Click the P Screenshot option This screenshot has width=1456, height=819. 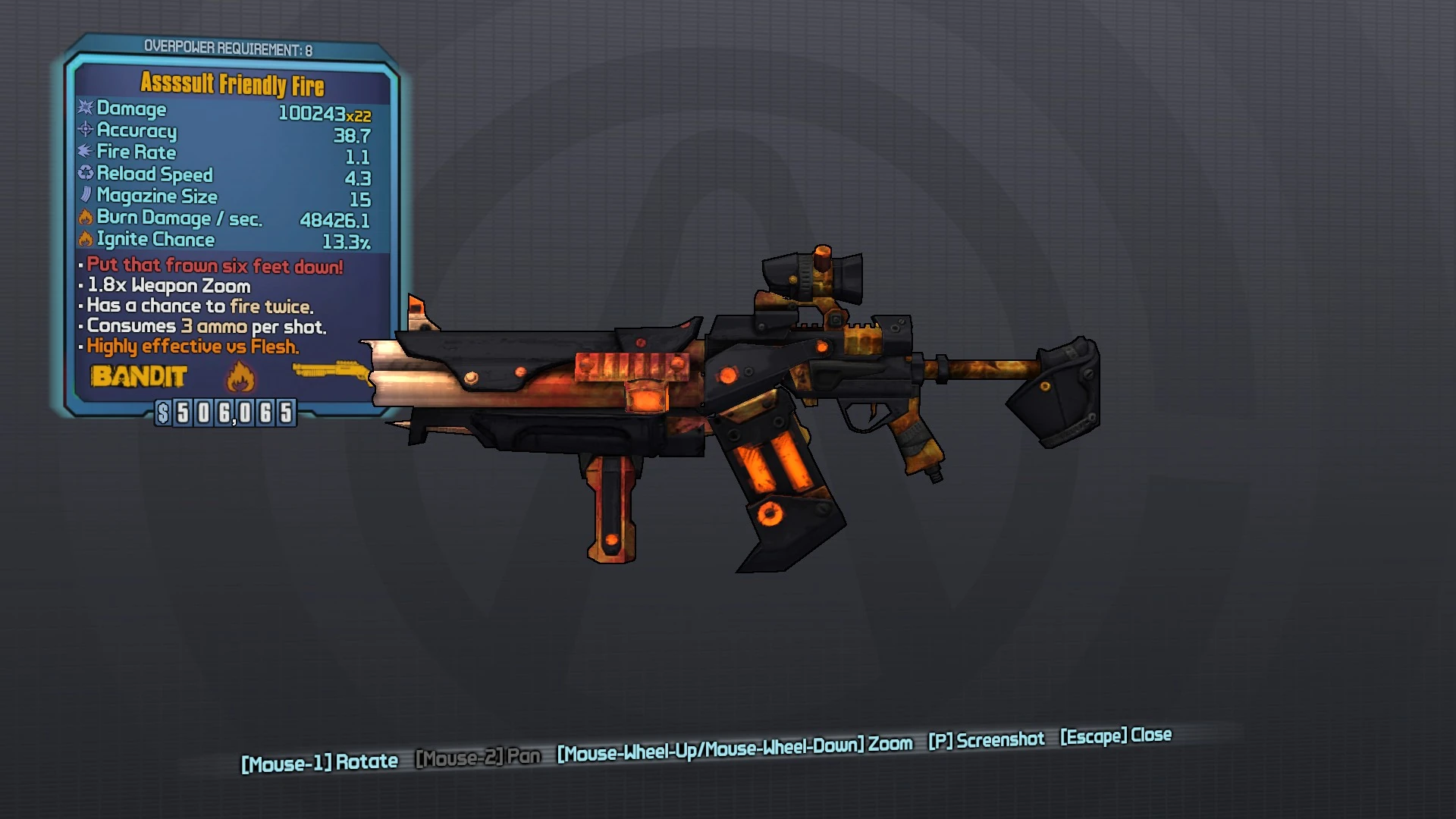click(x=986, y=740)
